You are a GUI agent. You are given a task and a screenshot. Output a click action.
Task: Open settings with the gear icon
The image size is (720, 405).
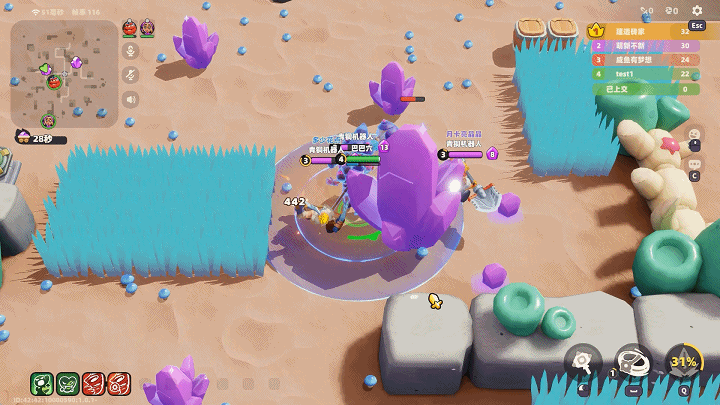pyautogui.click(x=697, y=11)
